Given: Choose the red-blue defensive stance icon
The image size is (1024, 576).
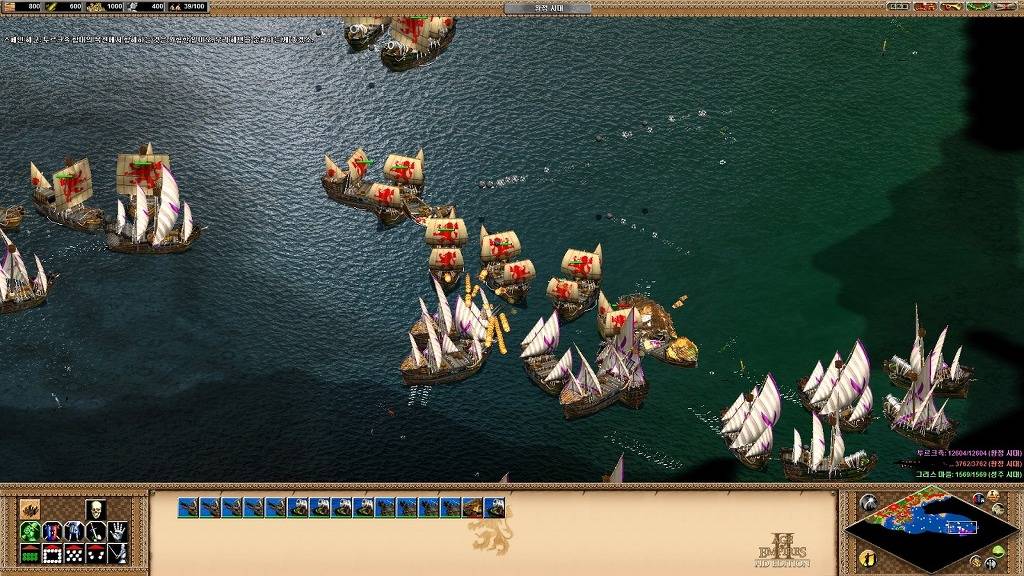Looking at the screenshot, I should click(x=52, y=531).
